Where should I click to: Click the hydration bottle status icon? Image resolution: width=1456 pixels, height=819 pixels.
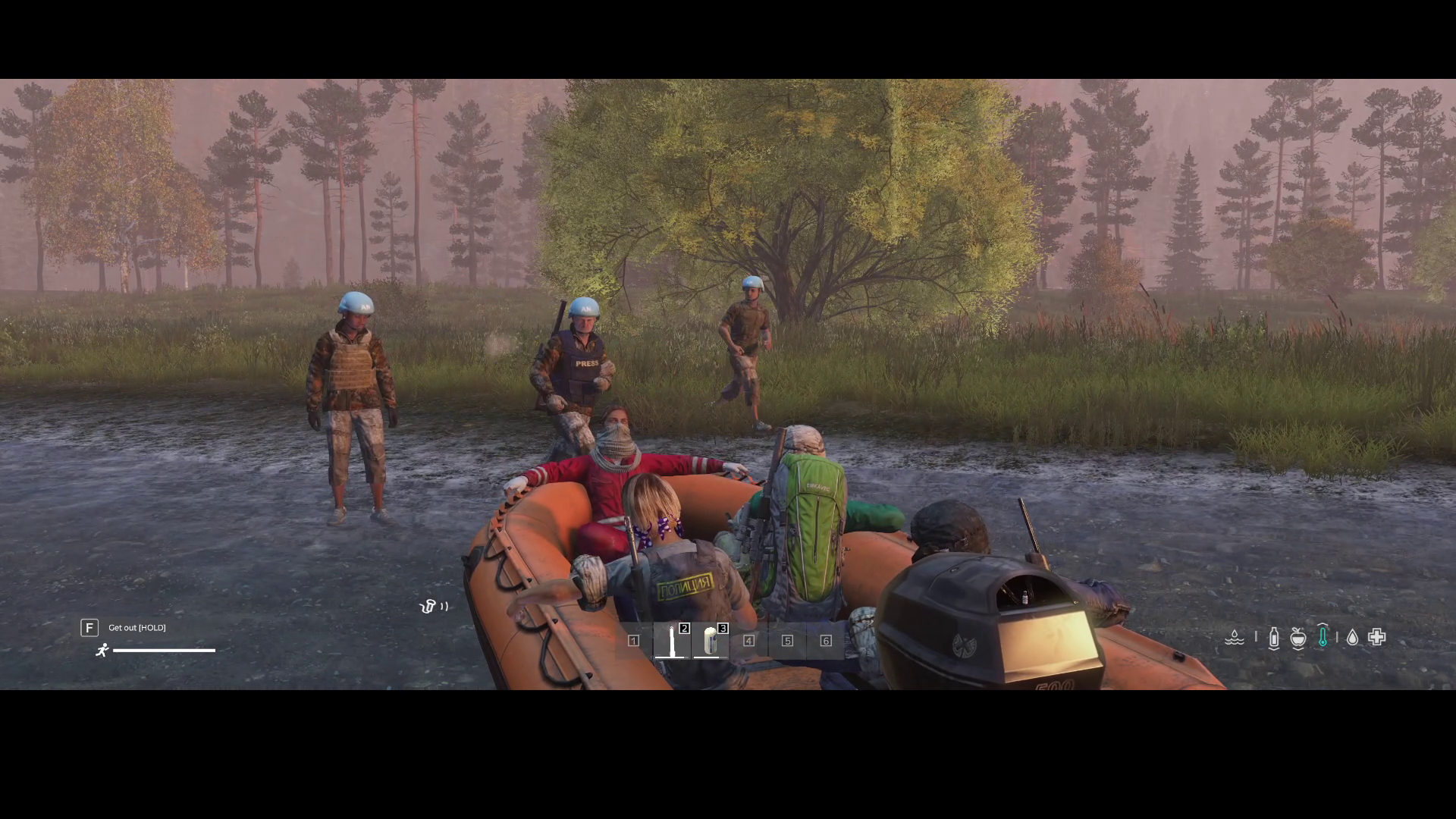[x=1275, y=637]
